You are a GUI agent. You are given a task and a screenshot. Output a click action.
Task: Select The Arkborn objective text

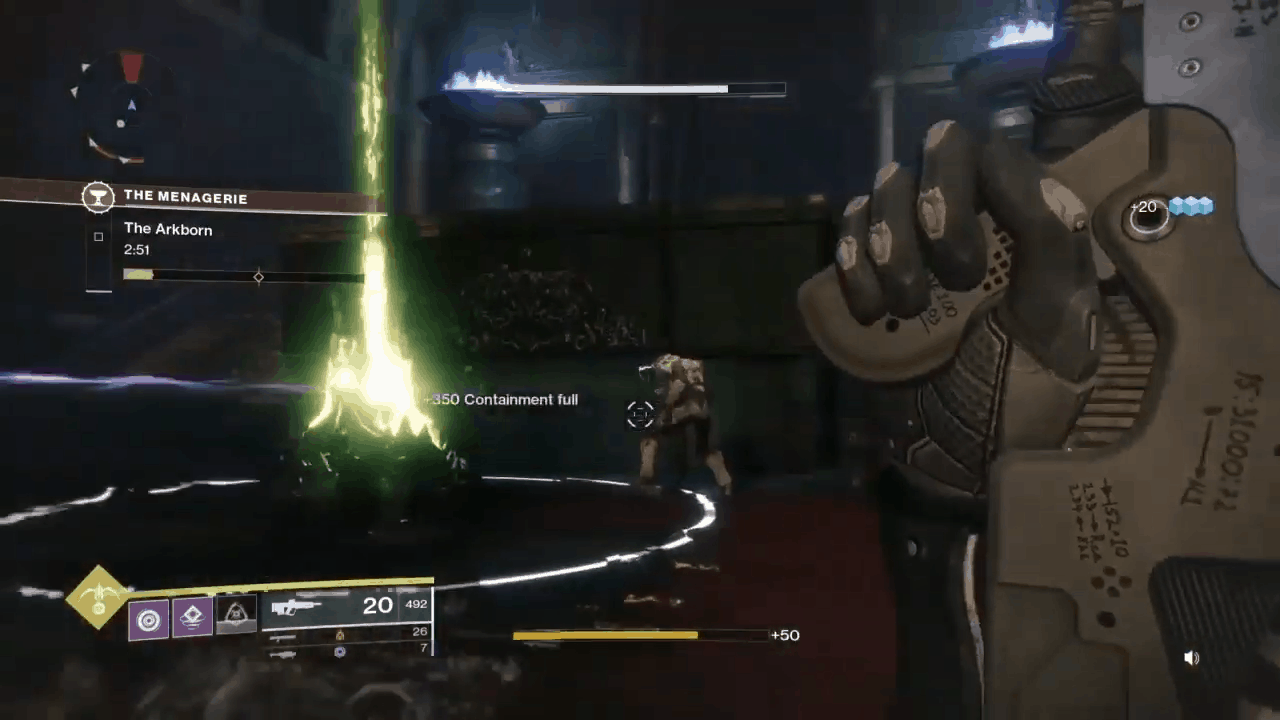168,229
